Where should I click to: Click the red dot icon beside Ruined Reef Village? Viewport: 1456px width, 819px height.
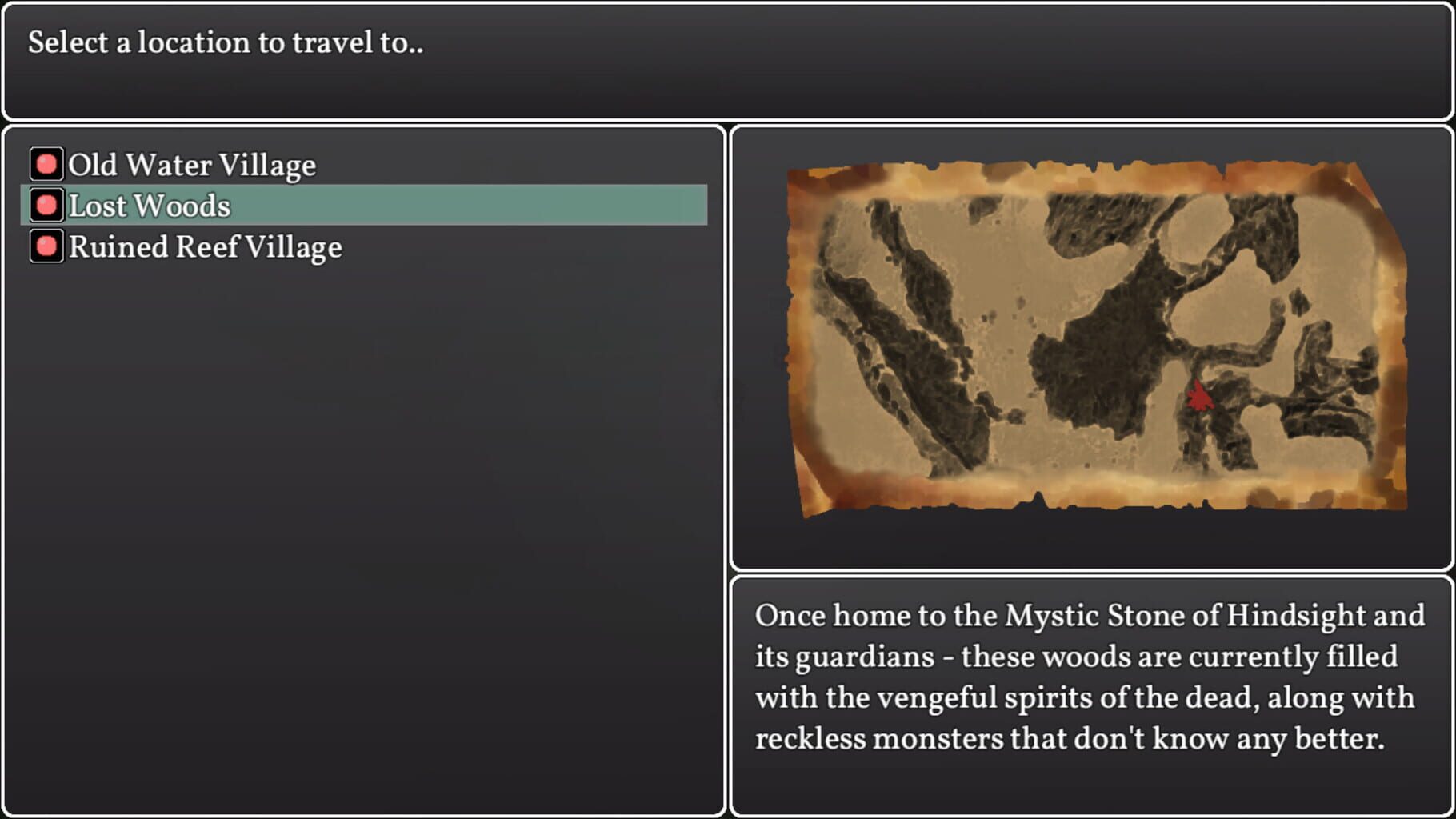tap(46, 246)
